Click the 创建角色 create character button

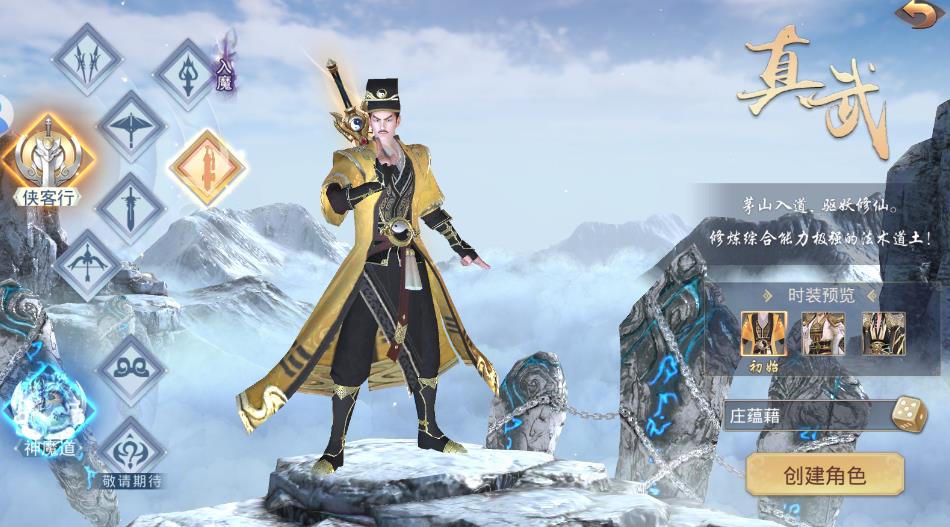(825, 474)
